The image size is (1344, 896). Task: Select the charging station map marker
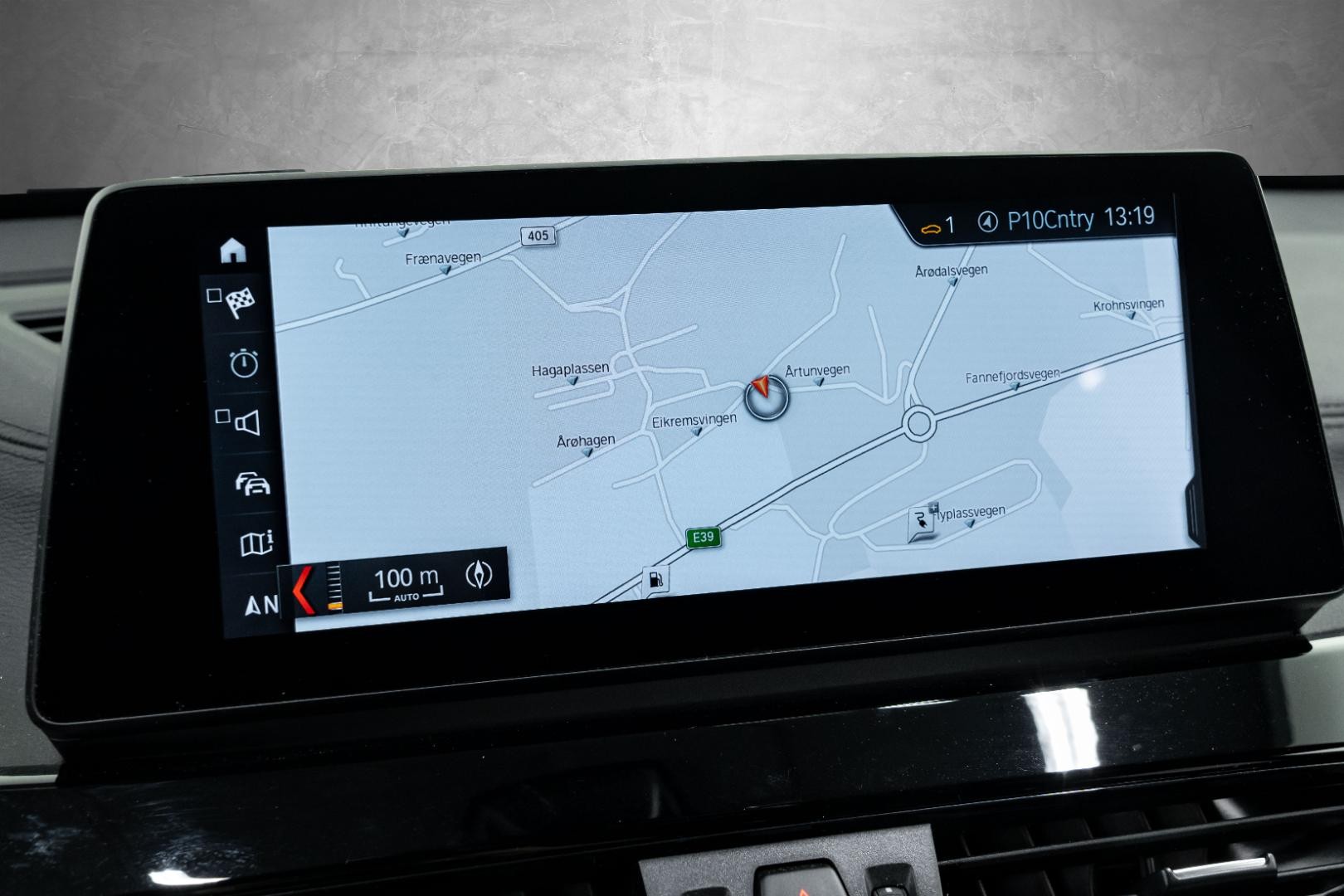click(x=922, y=523)
